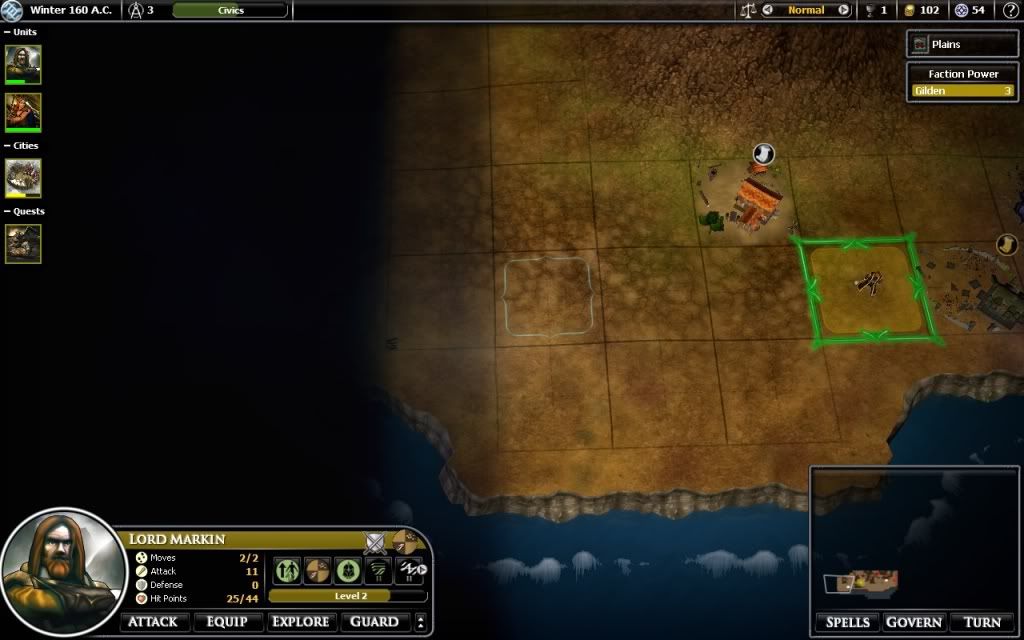1024x640 pixels.
Task: Order Lord Markin to Attack
Action: [152, 622]
